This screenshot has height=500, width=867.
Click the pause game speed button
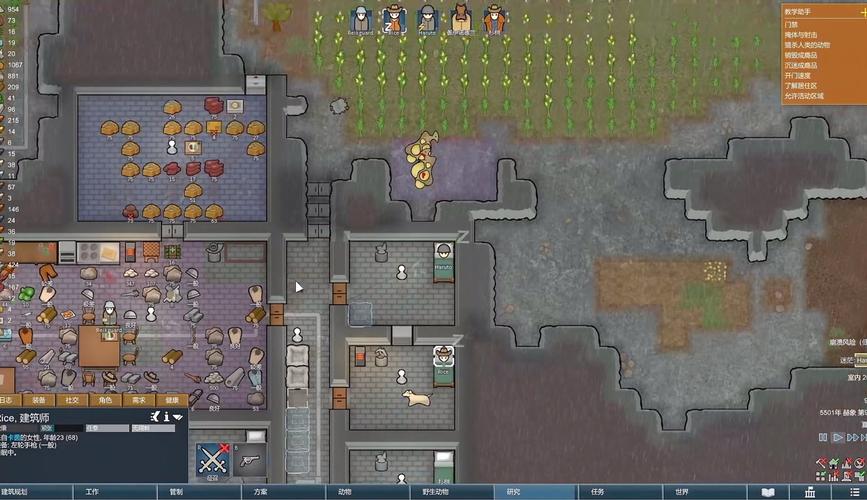(823, 437)
